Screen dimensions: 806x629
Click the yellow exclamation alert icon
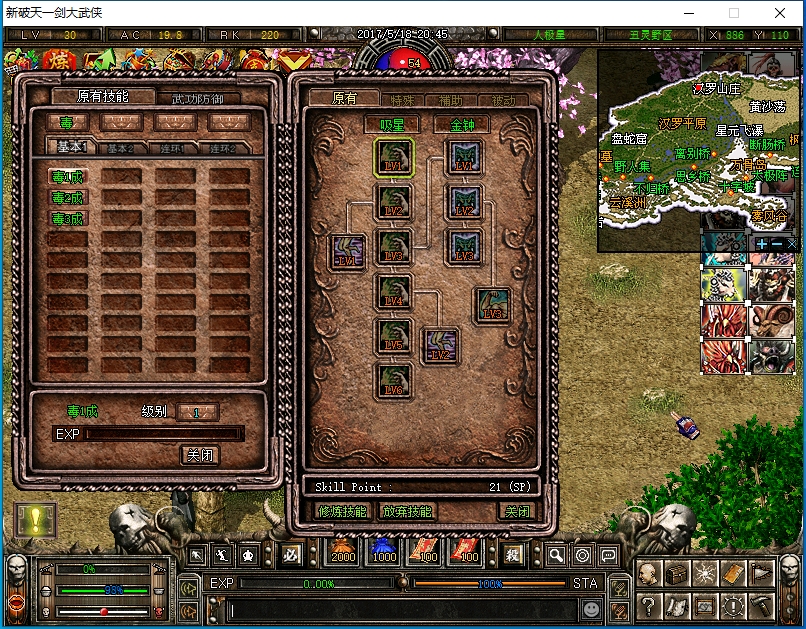click(36, 519)
